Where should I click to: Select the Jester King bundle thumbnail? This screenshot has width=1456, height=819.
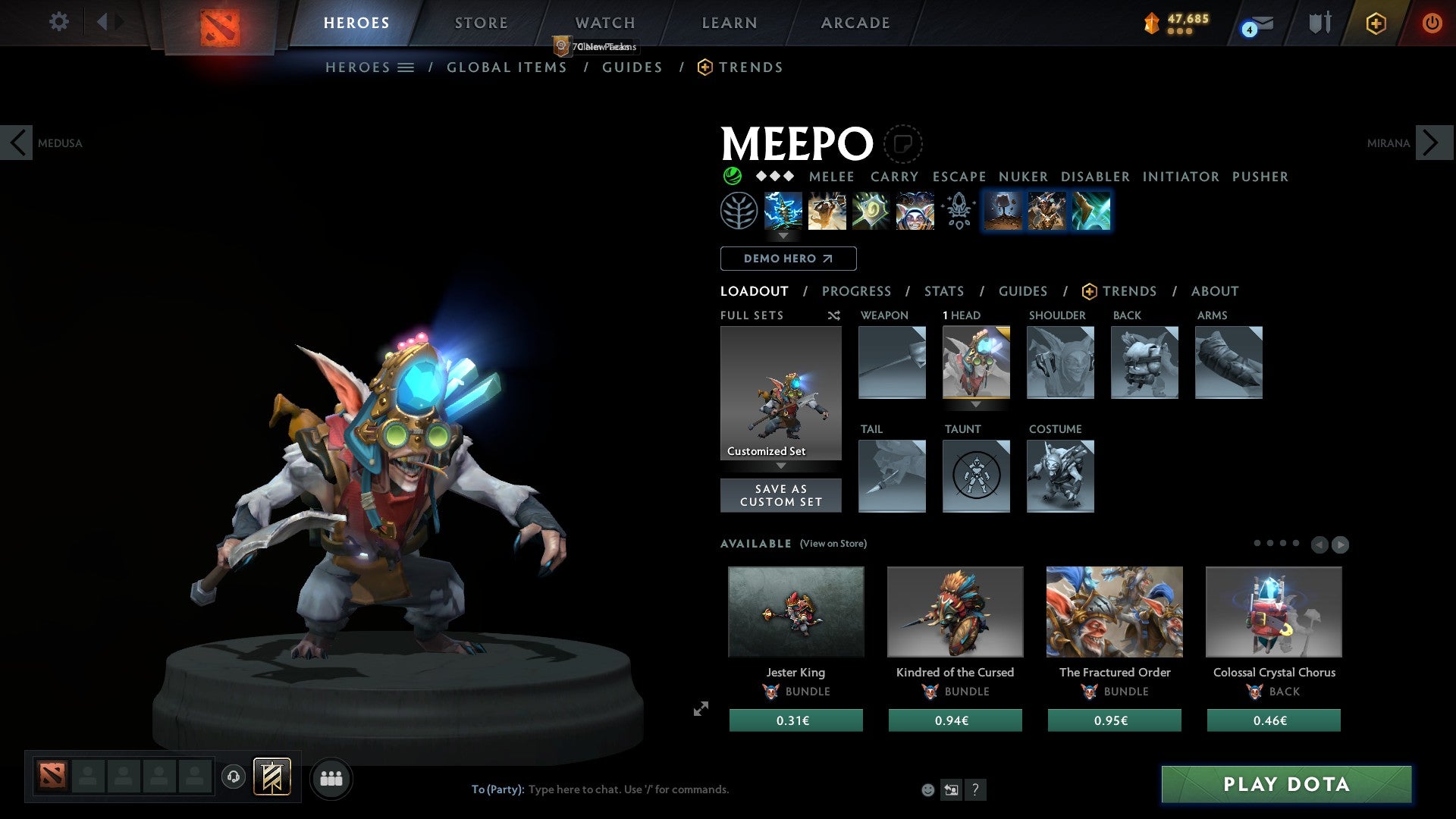click(x=795, y=611)
